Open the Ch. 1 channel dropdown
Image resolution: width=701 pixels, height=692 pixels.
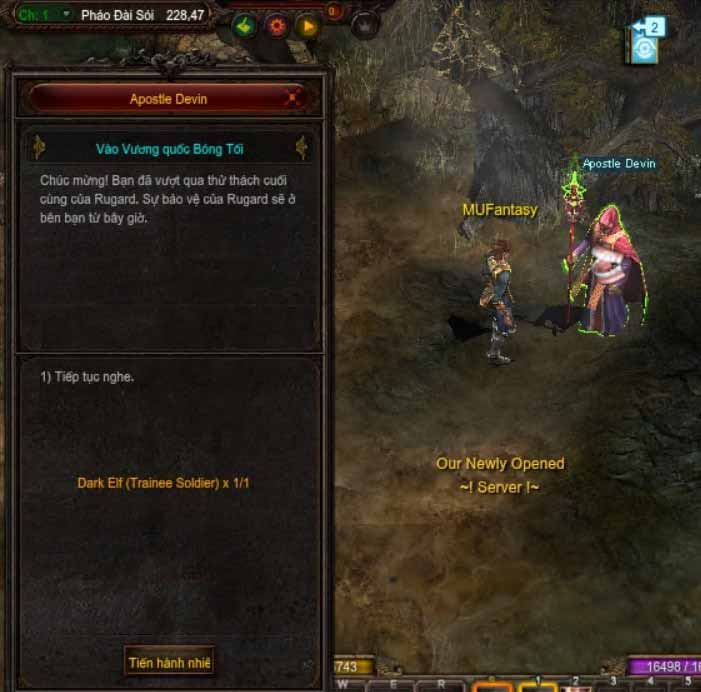coord(65,15)
